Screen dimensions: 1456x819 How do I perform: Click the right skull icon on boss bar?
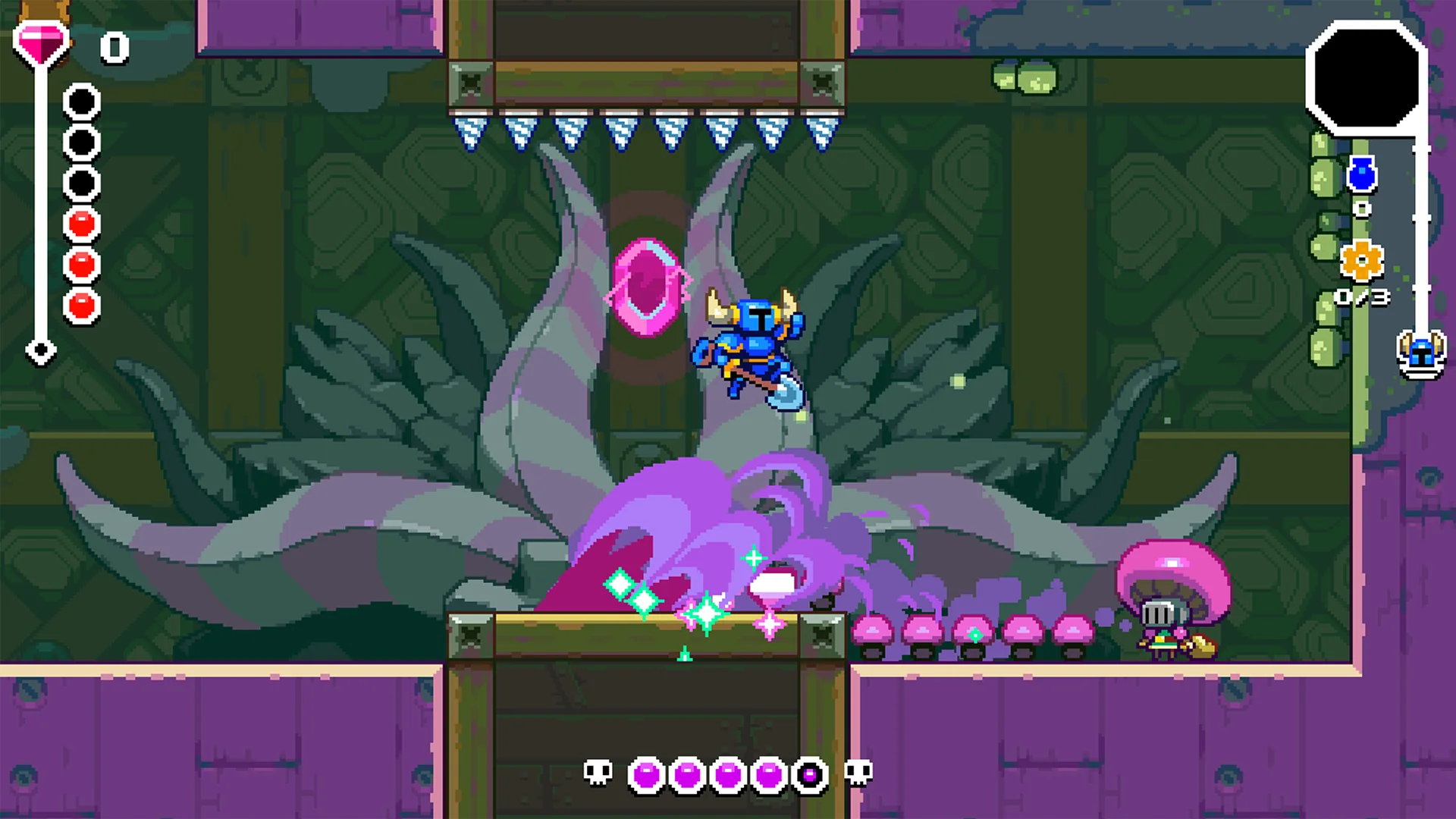855,772
